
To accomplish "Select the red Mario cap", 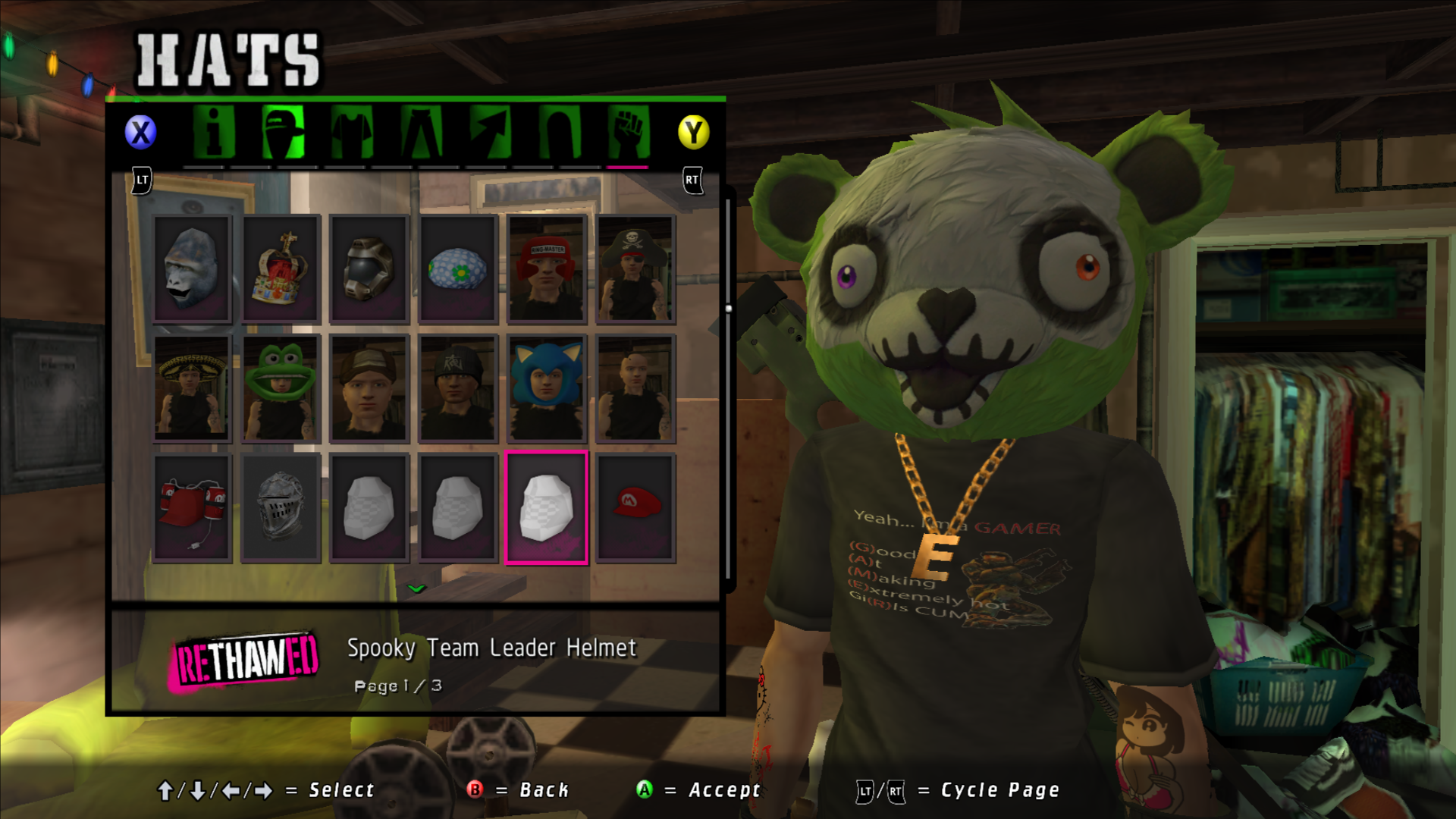I will pyautogui.click(x=635, y=507).
